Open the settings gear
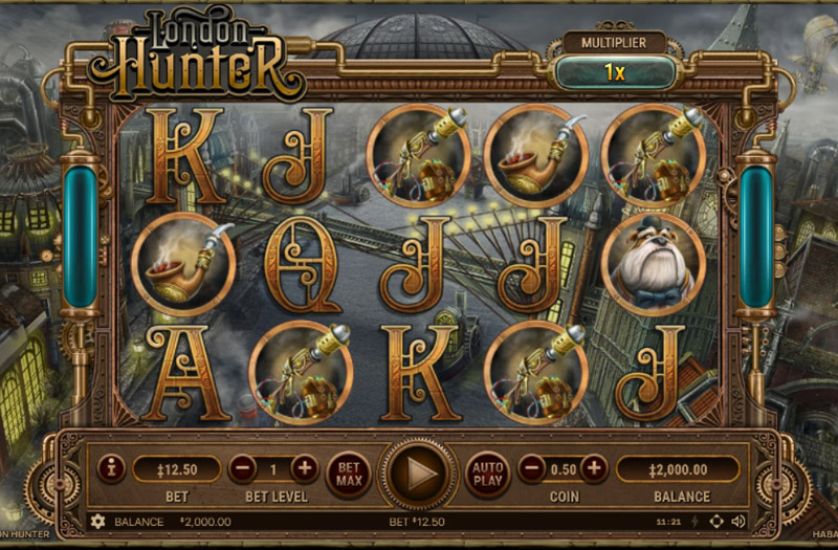 98,521
